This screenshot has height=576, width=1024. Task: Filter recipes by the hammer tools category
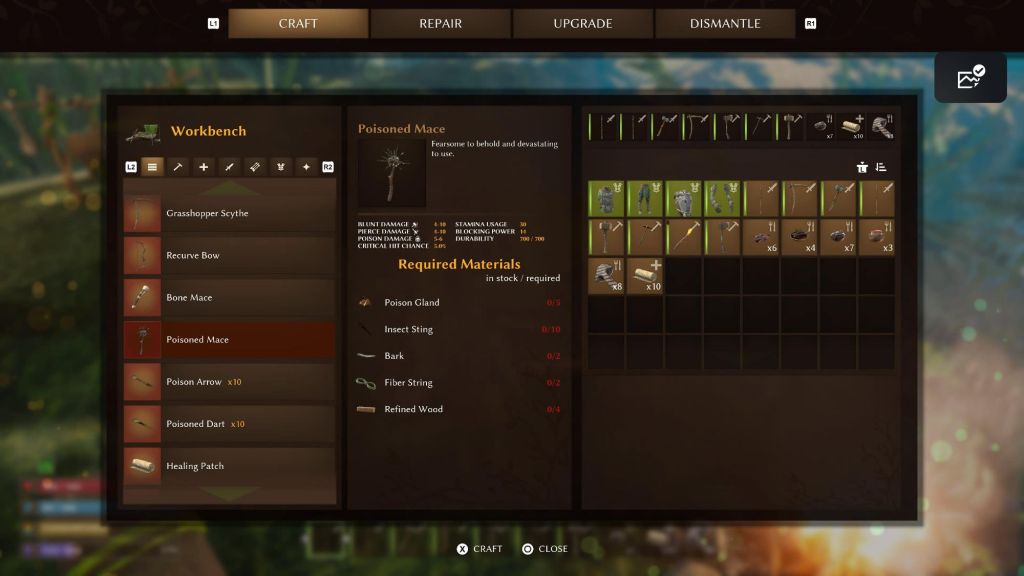coord(178,167)
